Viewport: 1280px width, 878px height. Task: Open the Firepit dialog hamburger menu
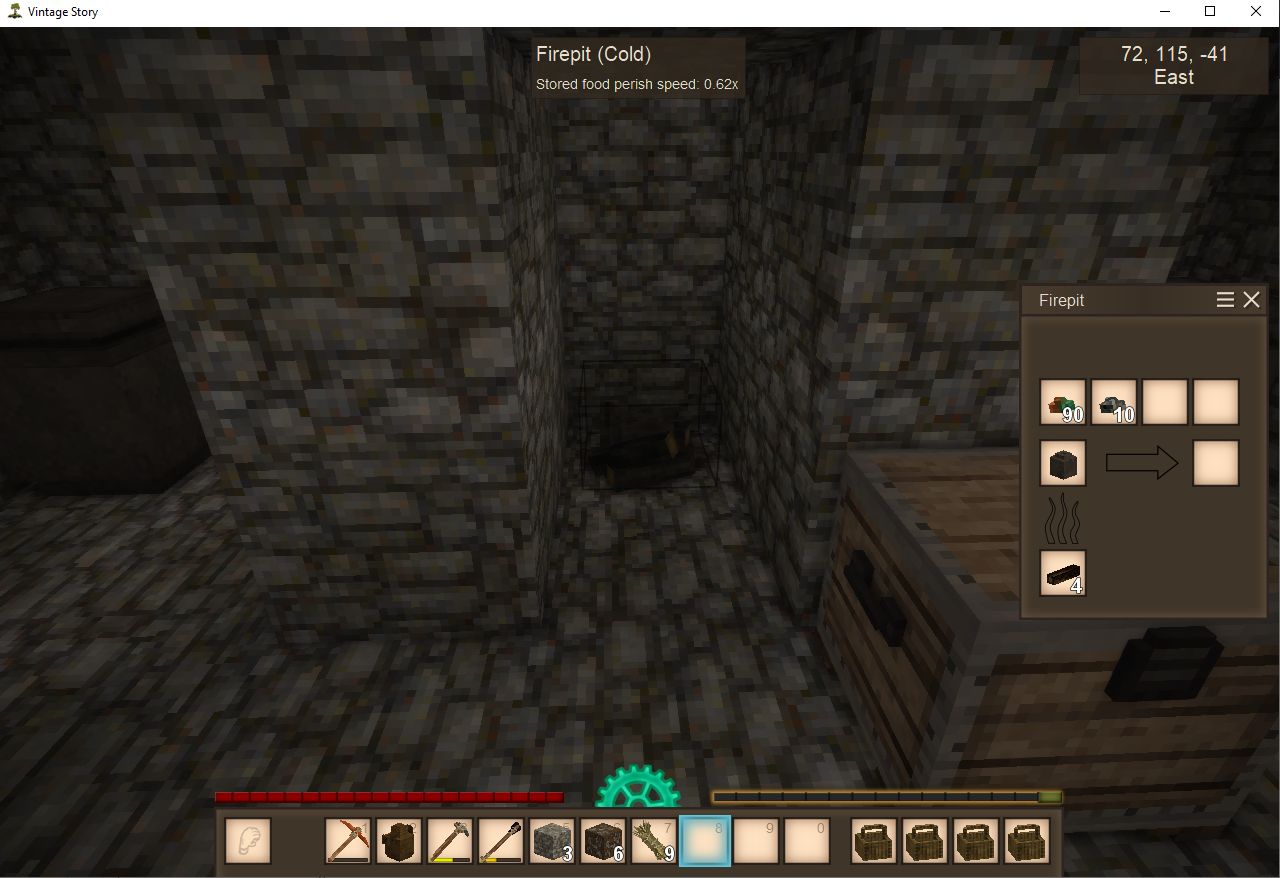point(1225,300)
